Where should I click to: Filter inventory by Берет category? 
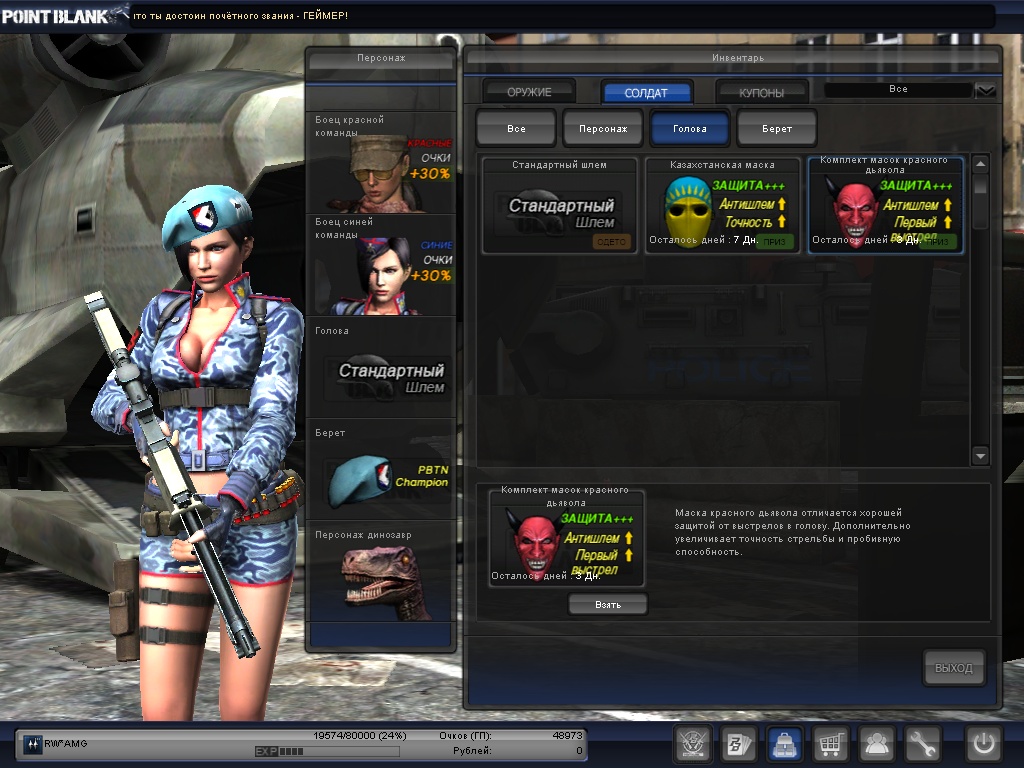pyautogui.click(x=777, y=129)
